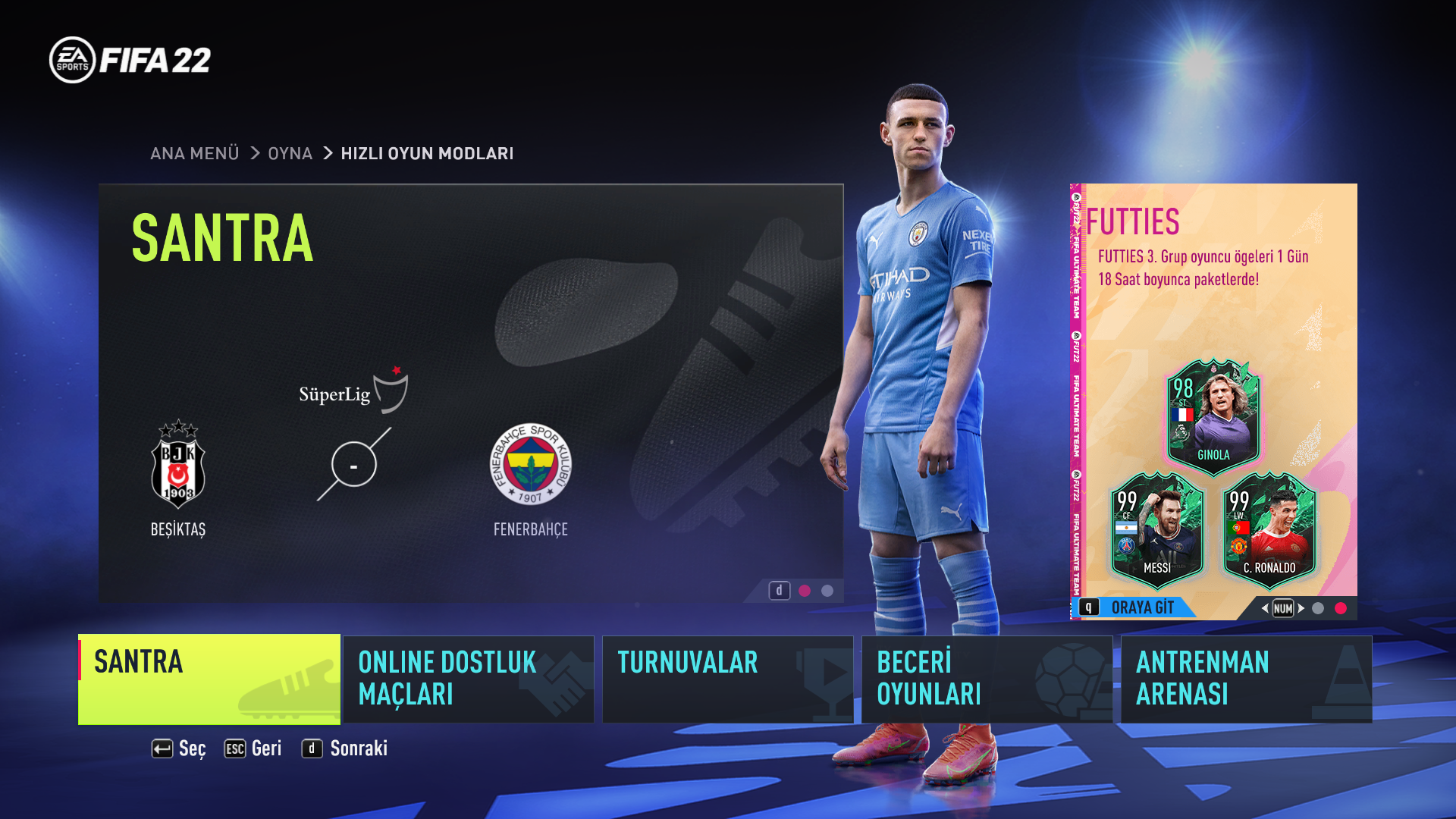View the Ginola 98 Futties card
Viewport: 1456px width, 819px height.
click(x=1213, y=416)
